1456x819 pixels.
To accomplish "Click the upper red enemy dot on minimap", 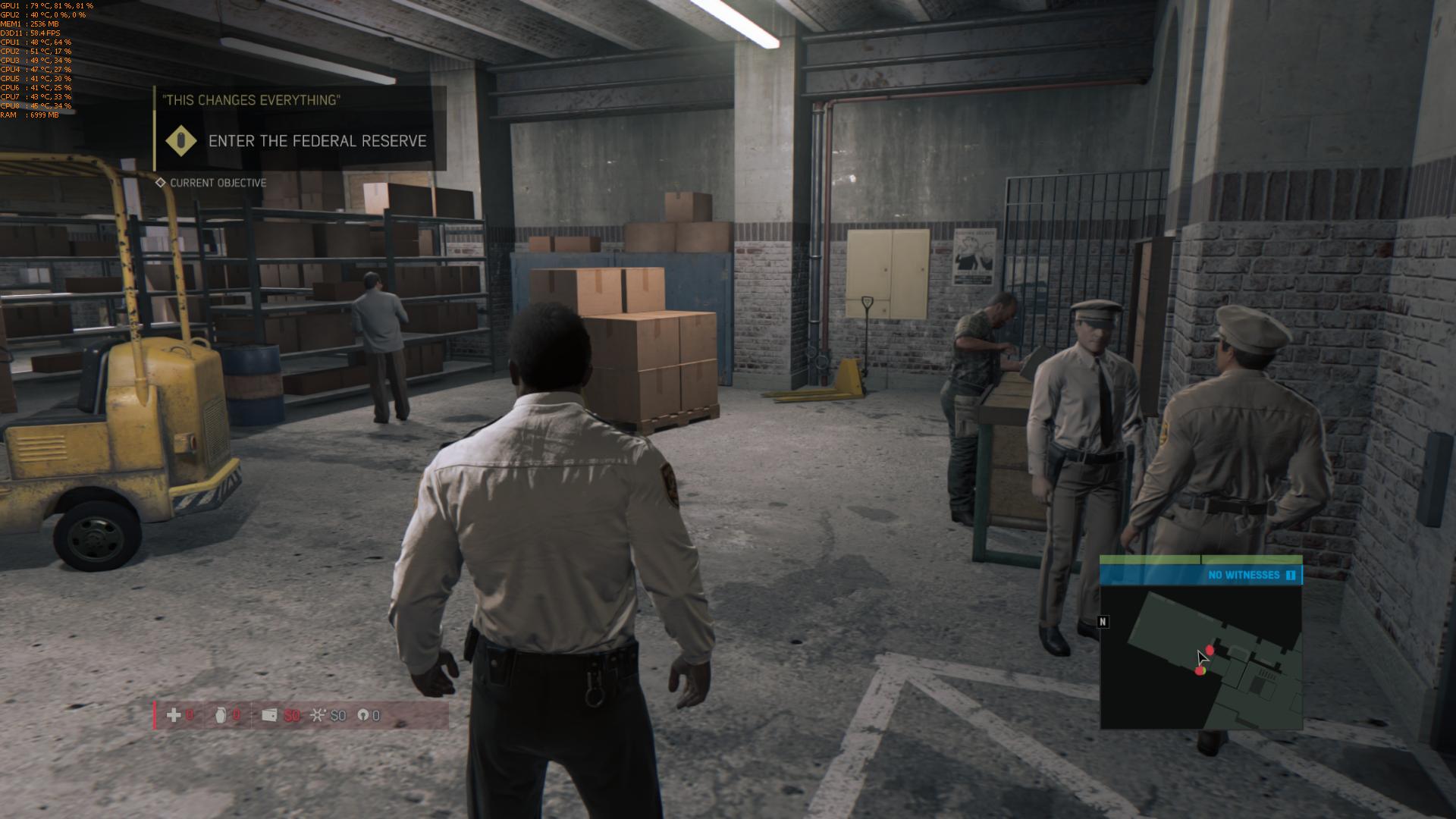I will pyautogui.click(x=1210, y=650).
